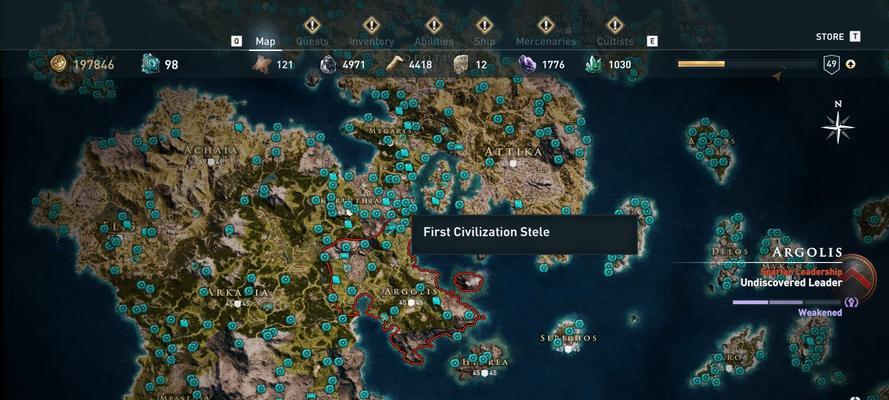
Task: Go to the Ship tab
Action: click(x=485, y=41)
